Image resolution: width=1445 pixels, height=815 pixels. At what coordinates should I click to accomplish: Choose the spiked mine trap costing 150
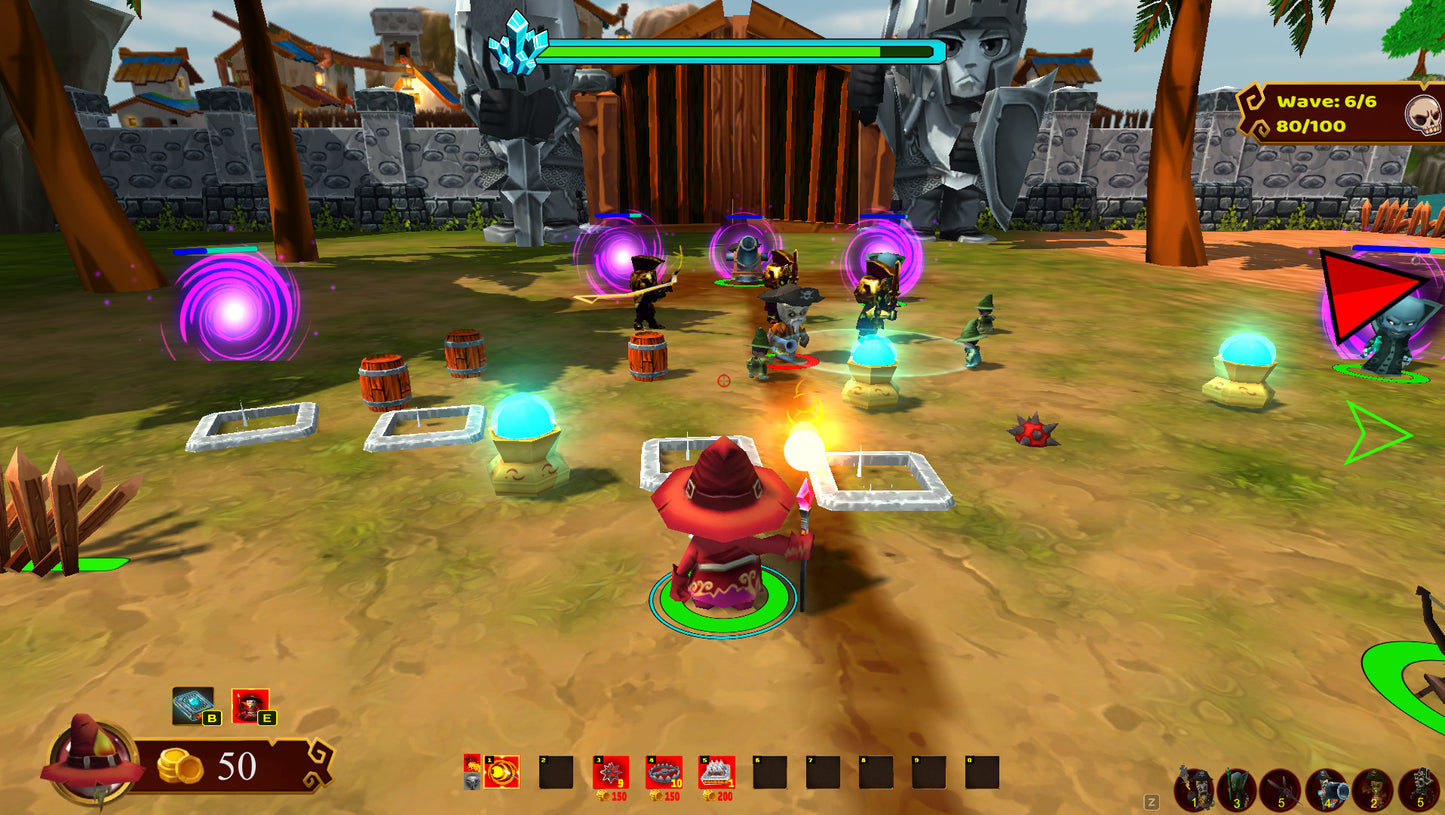pyautogui.click(x=610, y=773)
